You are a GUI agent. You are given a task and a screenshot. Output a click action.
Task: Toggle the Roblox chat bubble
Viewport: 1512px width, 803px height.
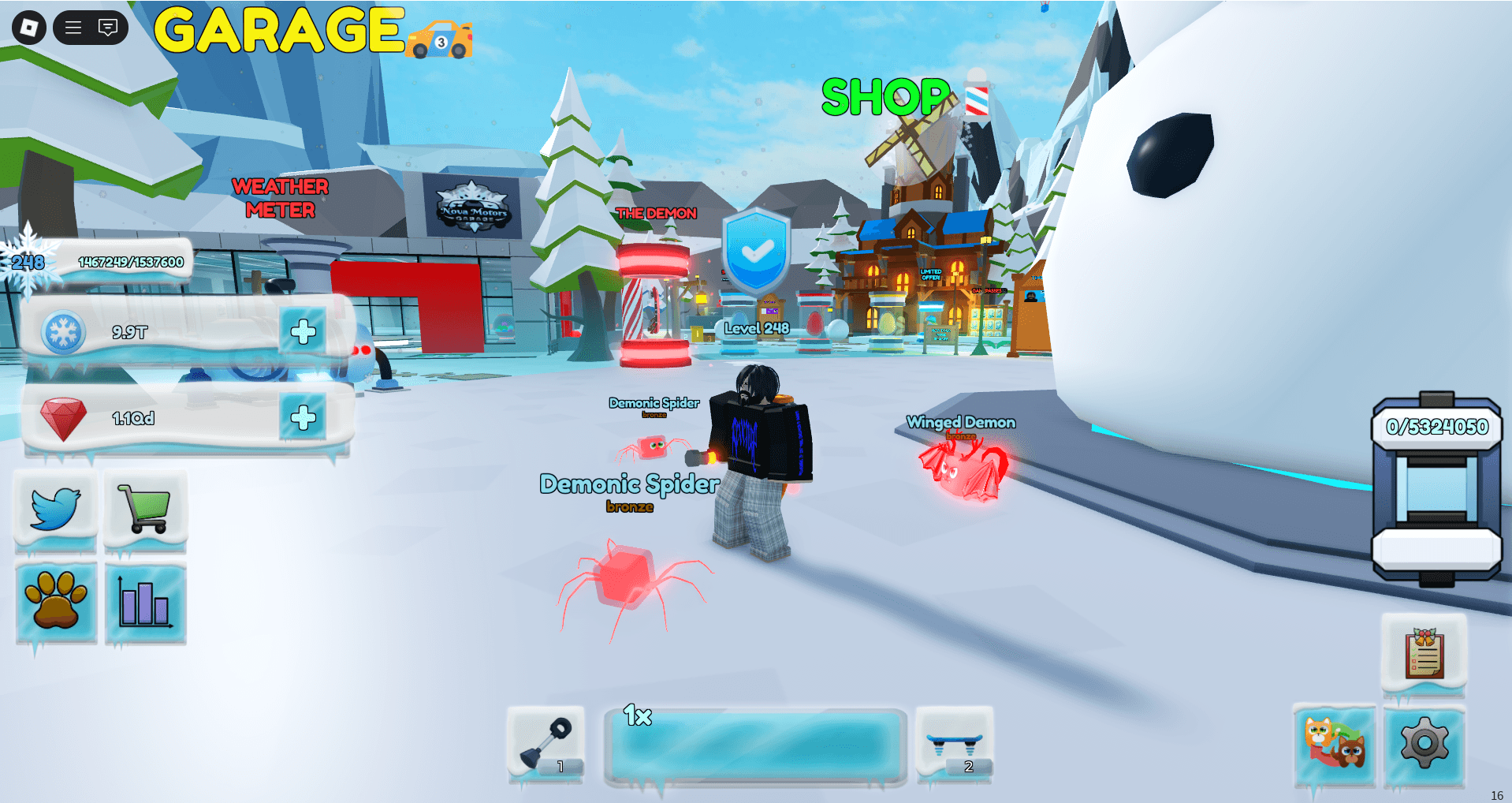tap(106, 28)
